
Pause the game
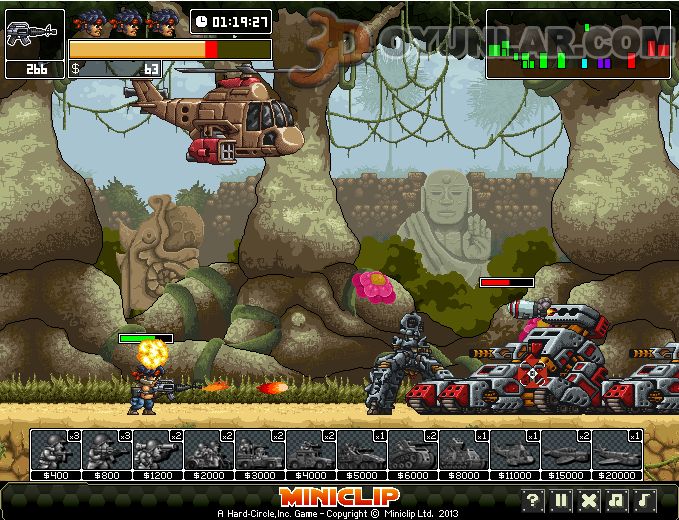(562, 500)
